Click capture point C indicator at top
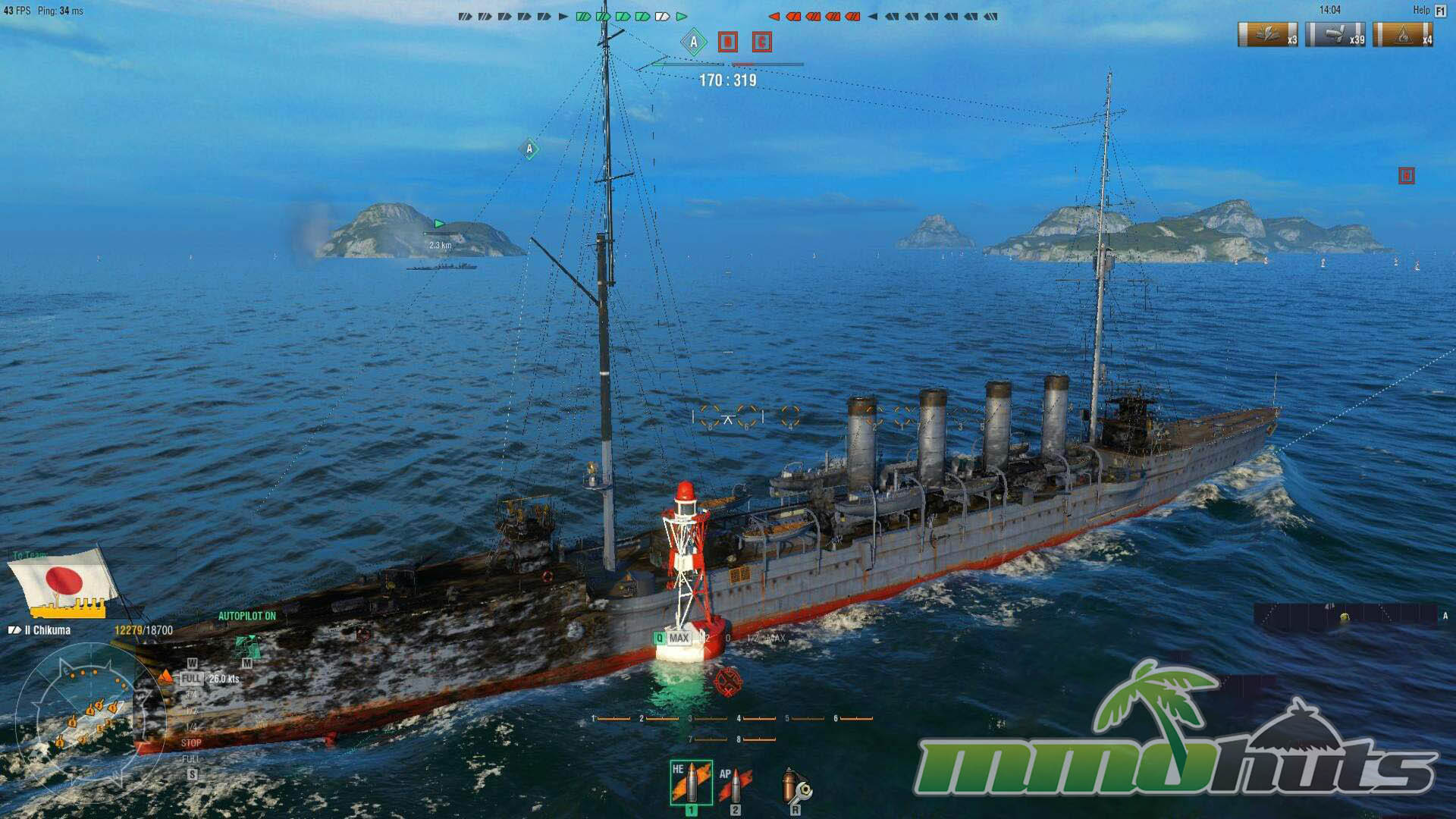 point(762,42)
